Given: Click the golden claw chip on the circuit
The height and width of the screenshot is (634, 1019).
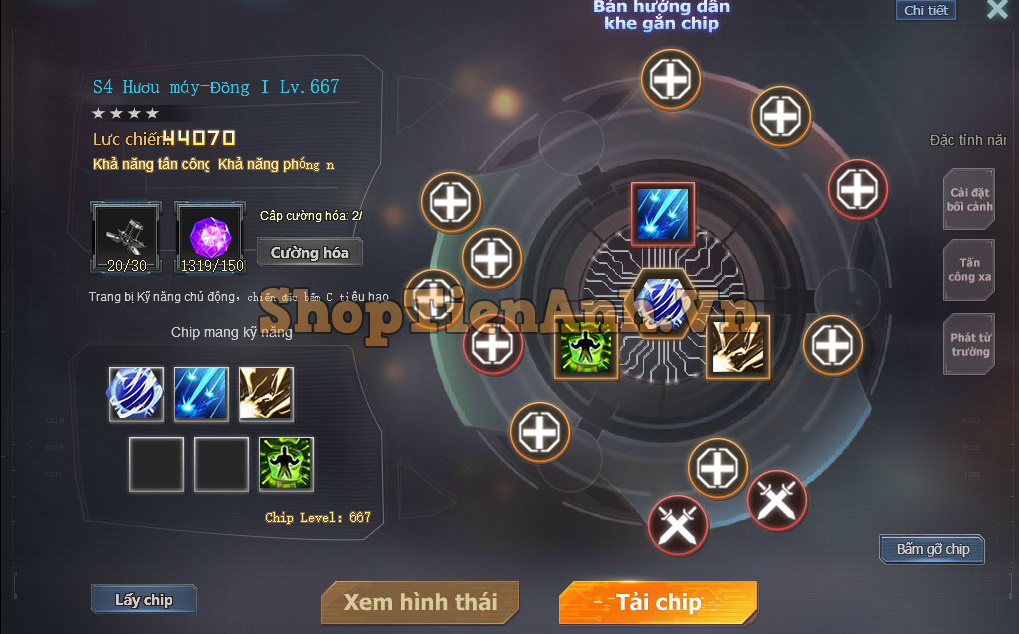Looking at the screenshot, I should [x=738, y=347].
